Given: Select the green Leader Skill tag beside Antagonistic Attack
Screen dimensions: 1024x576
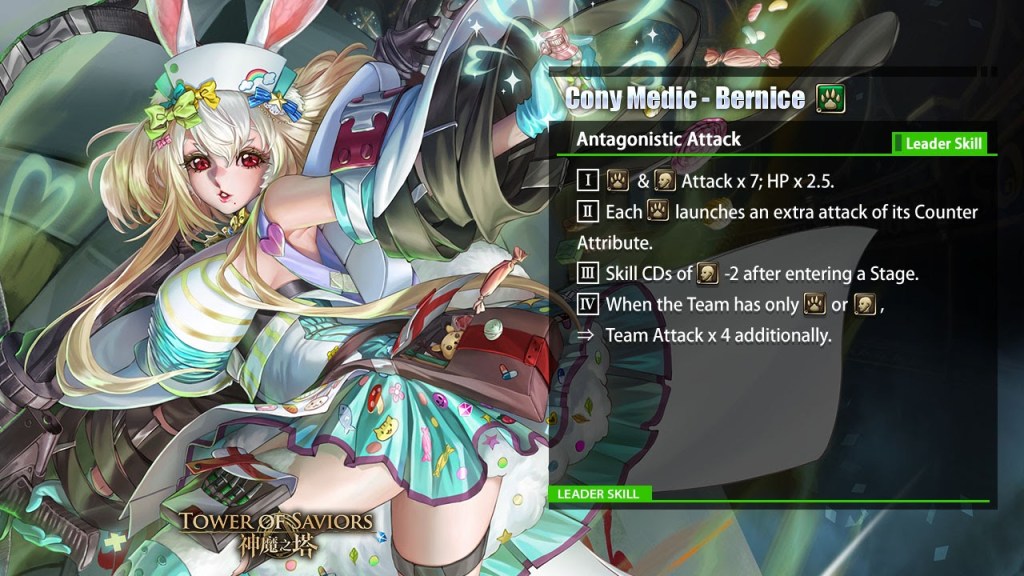Looking at the screenshot, I should (x=940, y=144).
